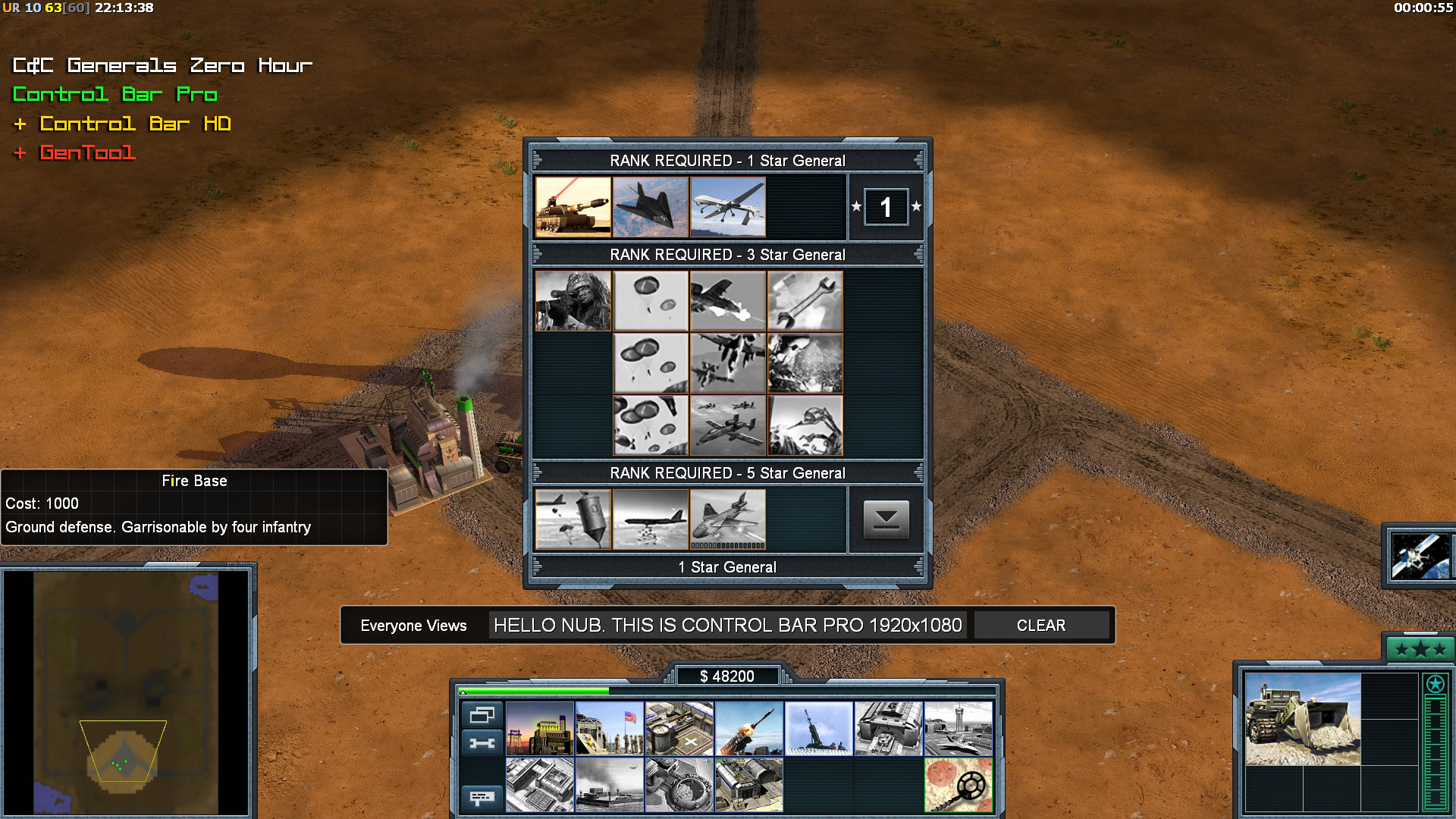Build the Barracks with the American flag
Screen dimensions: 1456x819
click(x=610, y=729)
